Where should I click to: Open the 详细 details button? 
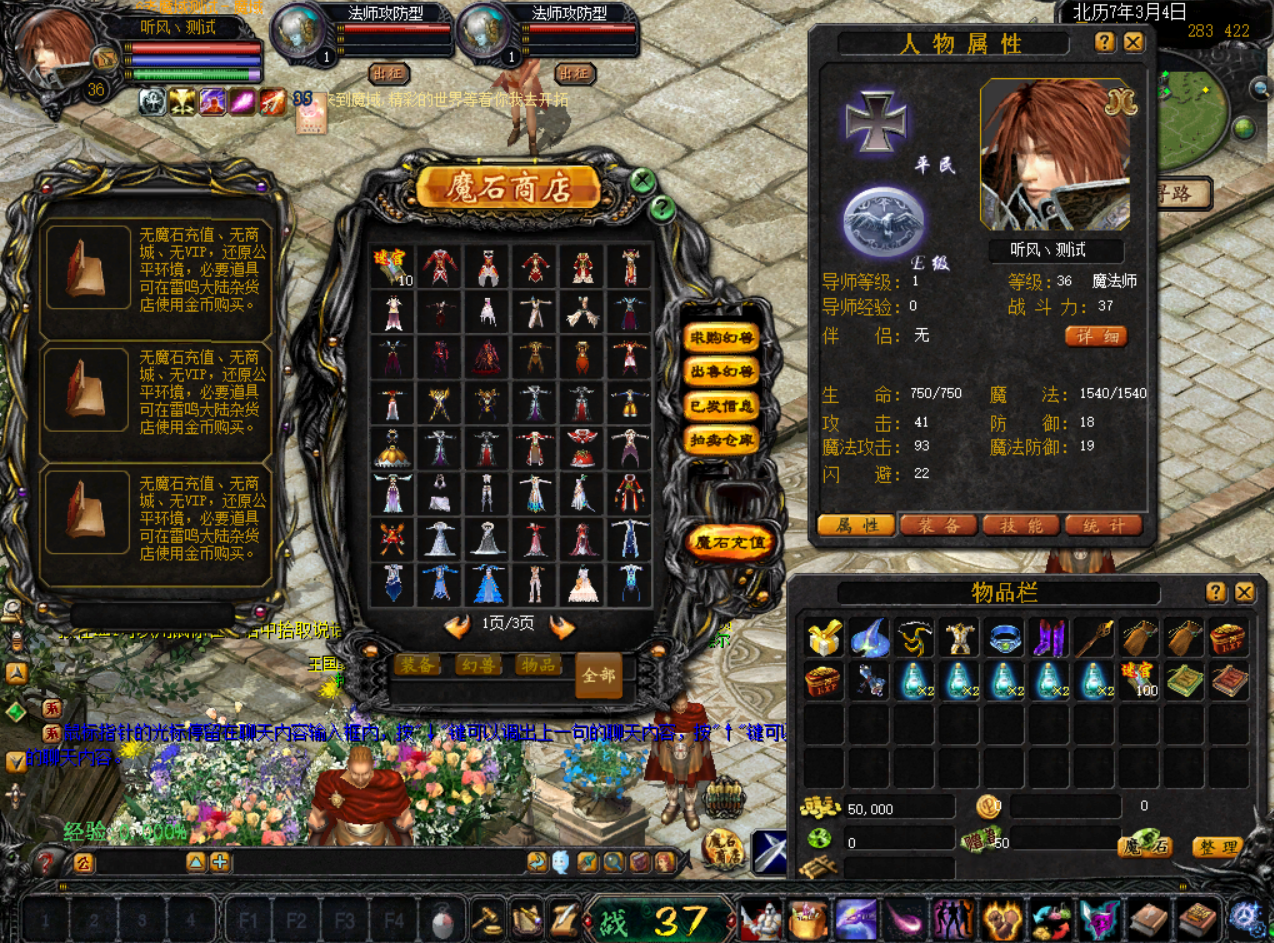(1095, 336)
